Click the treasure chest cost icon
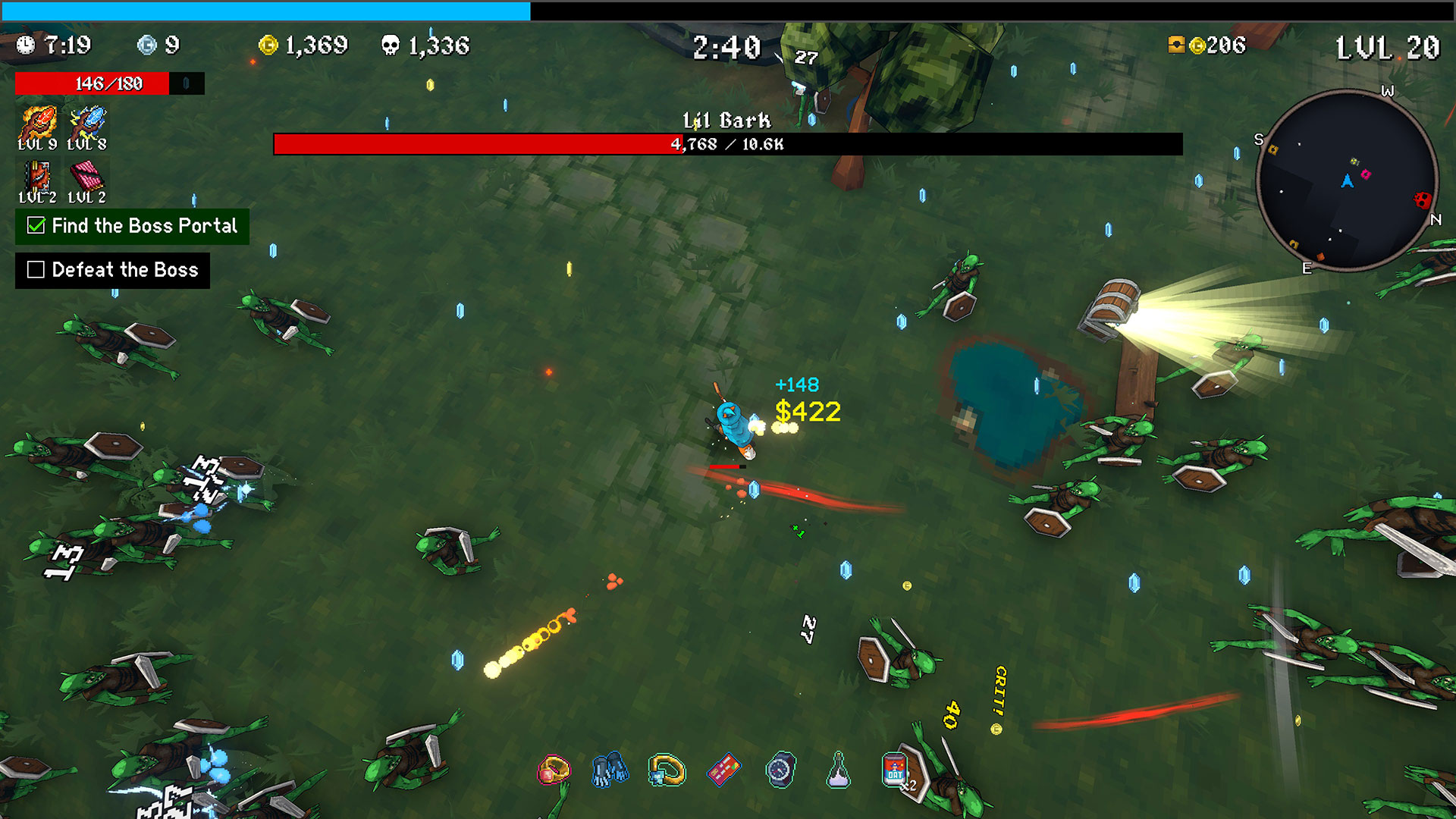This screenshot has height=819, width=1456. (1176, 45)
